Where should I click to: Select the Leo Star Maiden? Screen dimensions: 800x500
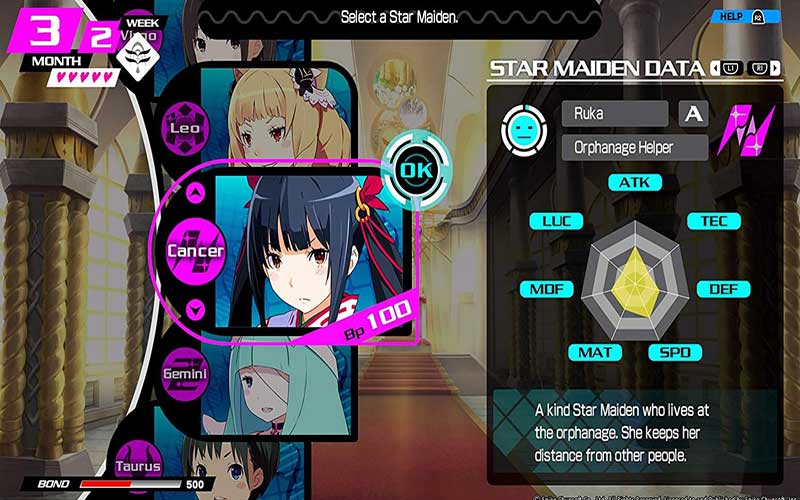184,128
